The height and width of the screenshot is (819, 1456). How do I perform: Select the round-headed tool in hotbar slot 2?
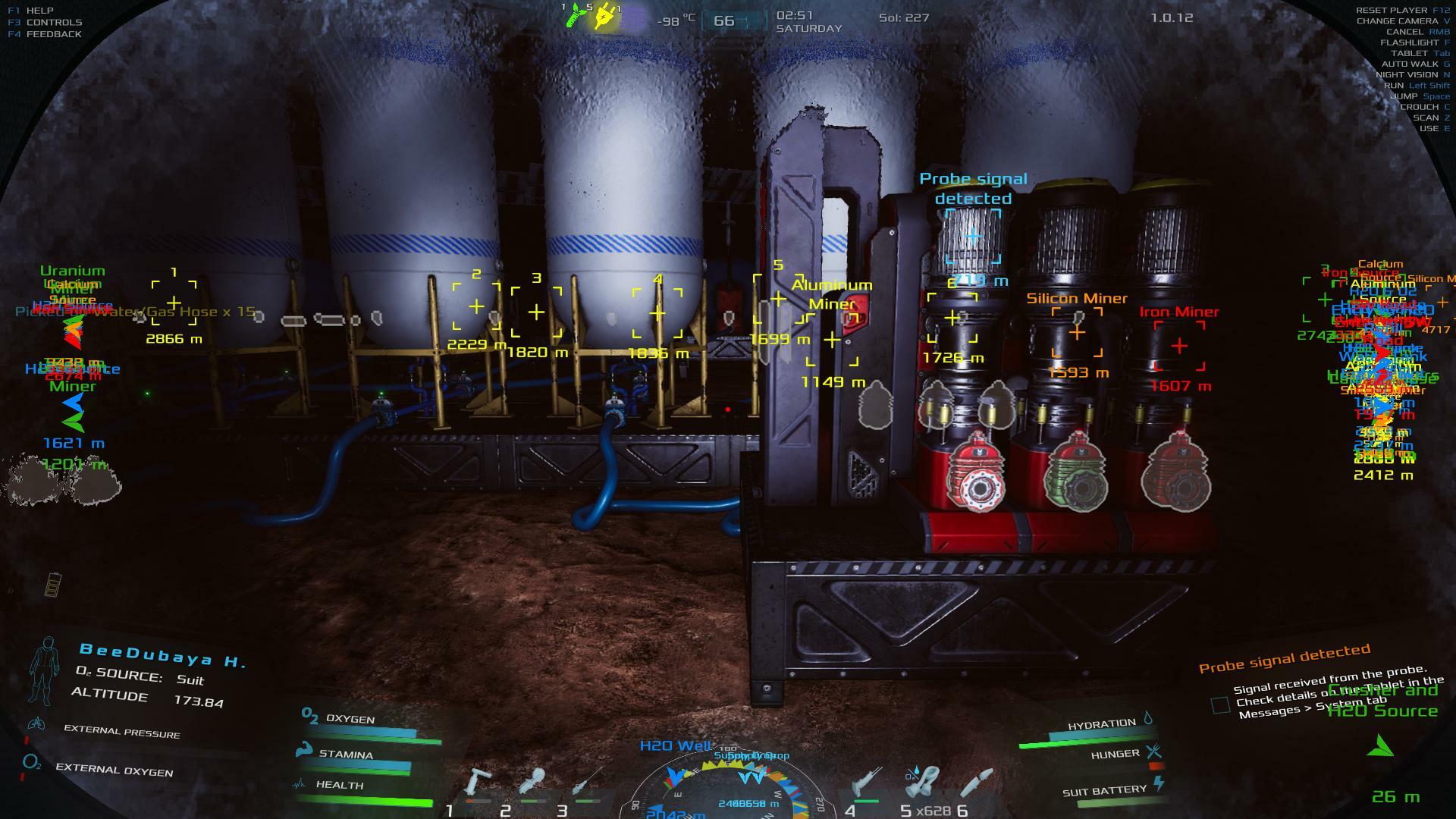[x=532, y=783]
